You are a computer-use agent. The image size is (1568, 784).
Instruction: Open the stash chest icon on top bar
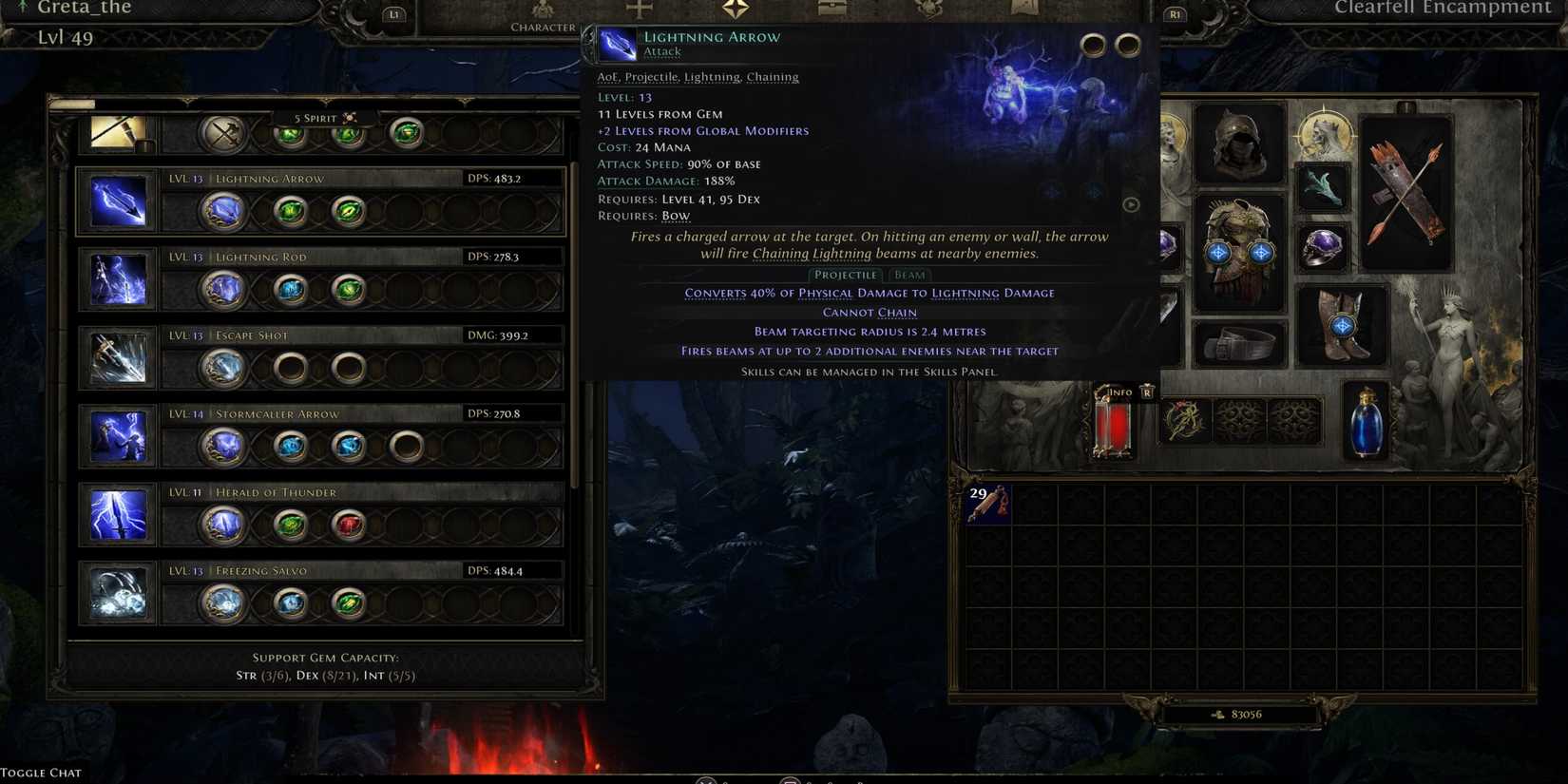pyautogui.click(x=832, y=10)
